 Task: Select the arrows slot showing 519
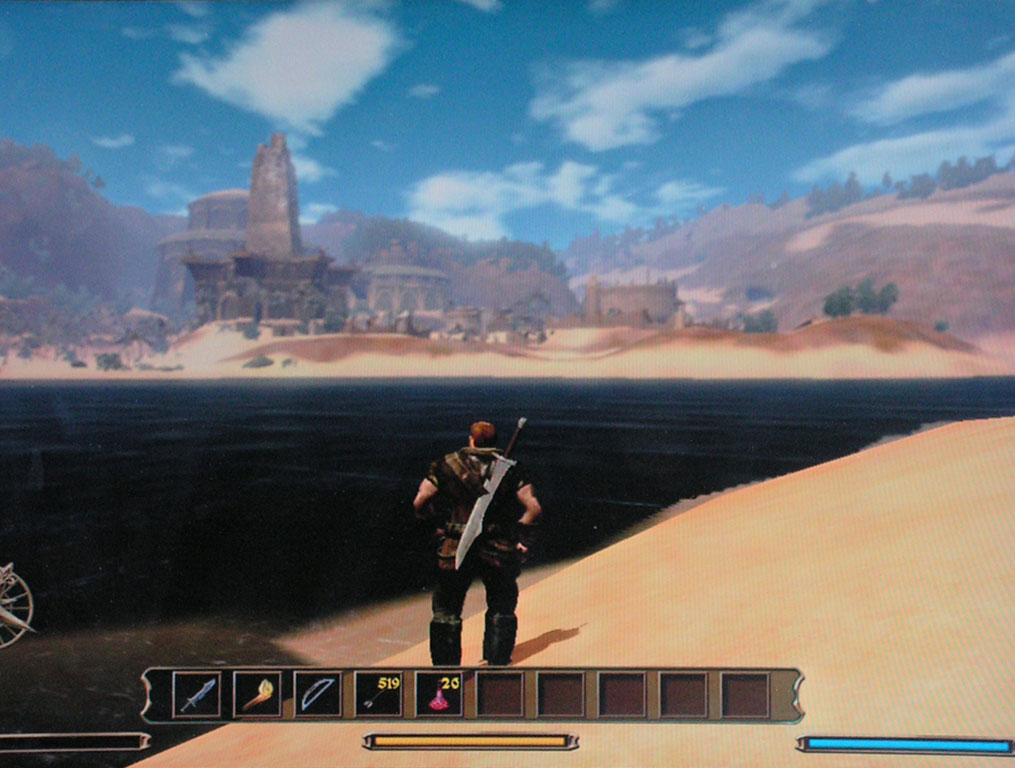[x=379, y=694]
